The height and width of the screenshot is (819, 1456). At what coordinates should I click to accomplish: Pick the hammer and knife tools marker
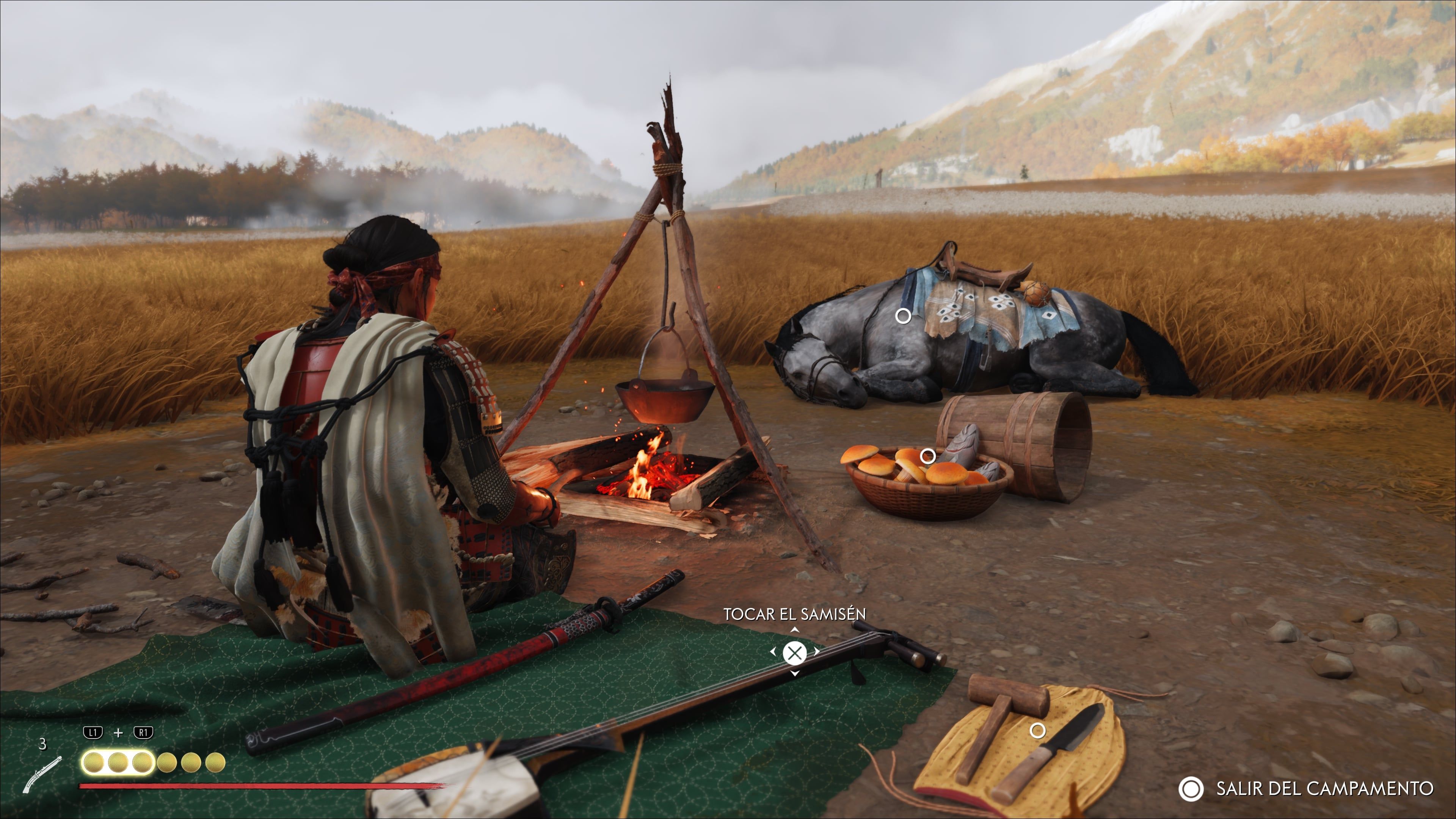click(1037, 731)
